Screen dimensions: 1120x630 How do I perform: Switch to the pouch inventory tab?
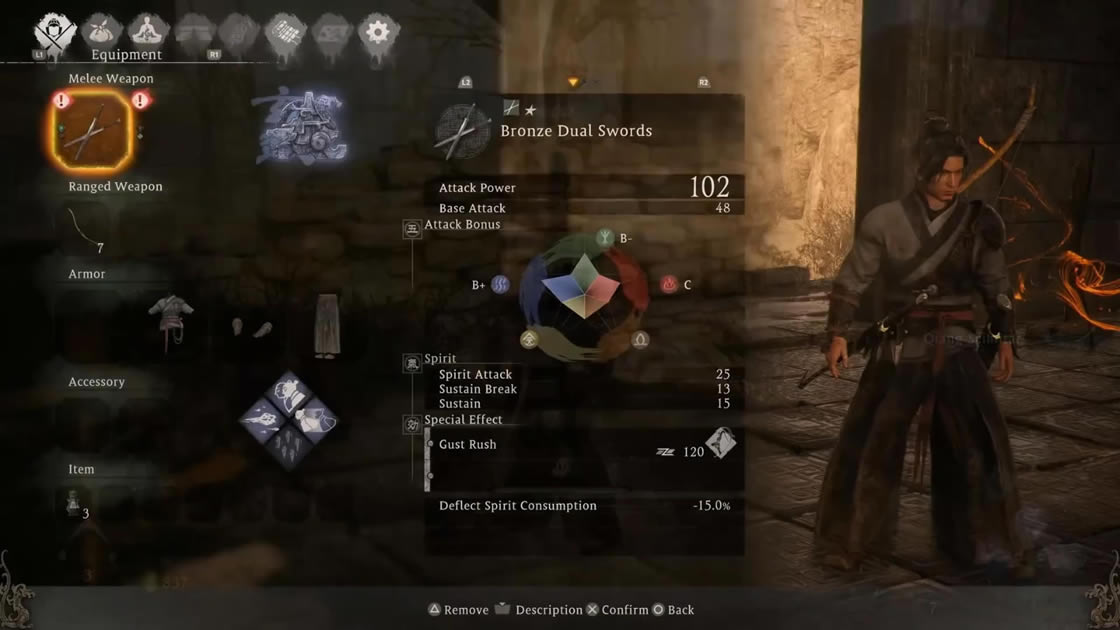click(101, 32)
